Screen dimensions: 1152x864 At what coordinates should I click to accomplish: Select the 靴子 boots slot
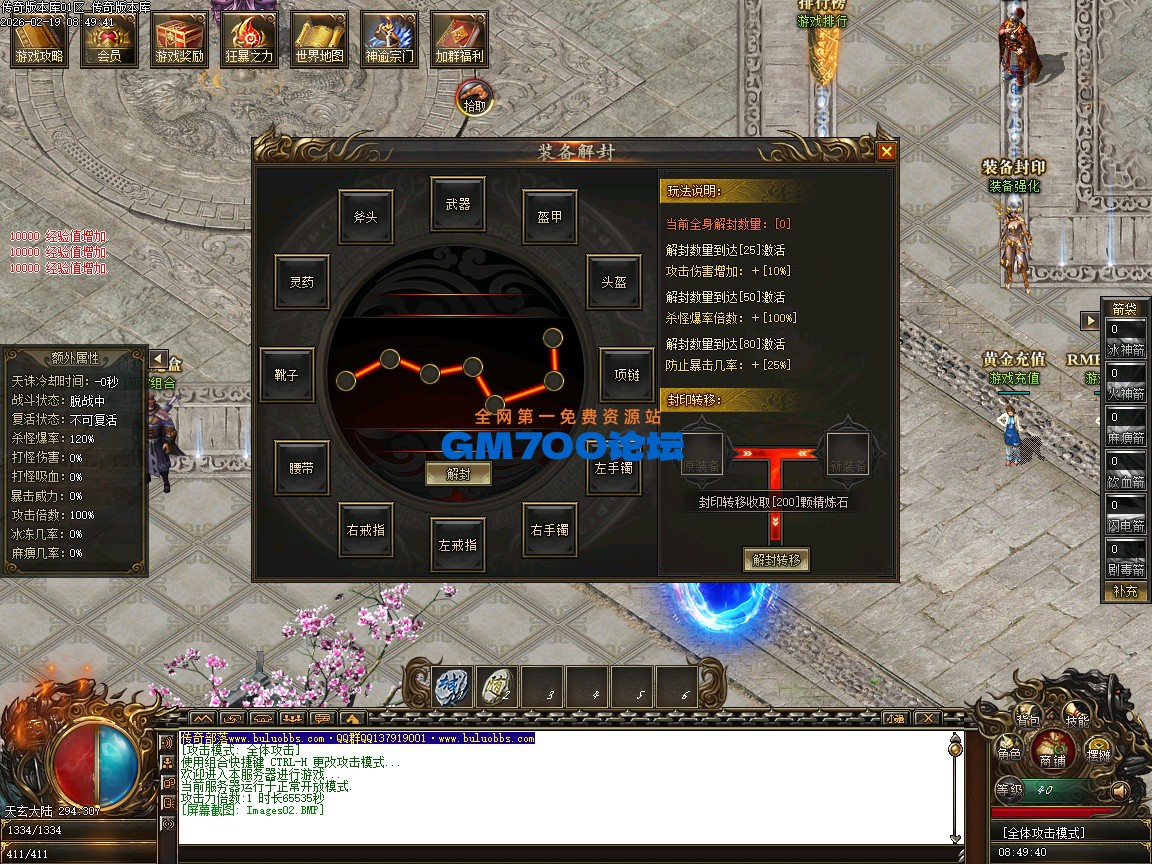click(x=286, y=375)
